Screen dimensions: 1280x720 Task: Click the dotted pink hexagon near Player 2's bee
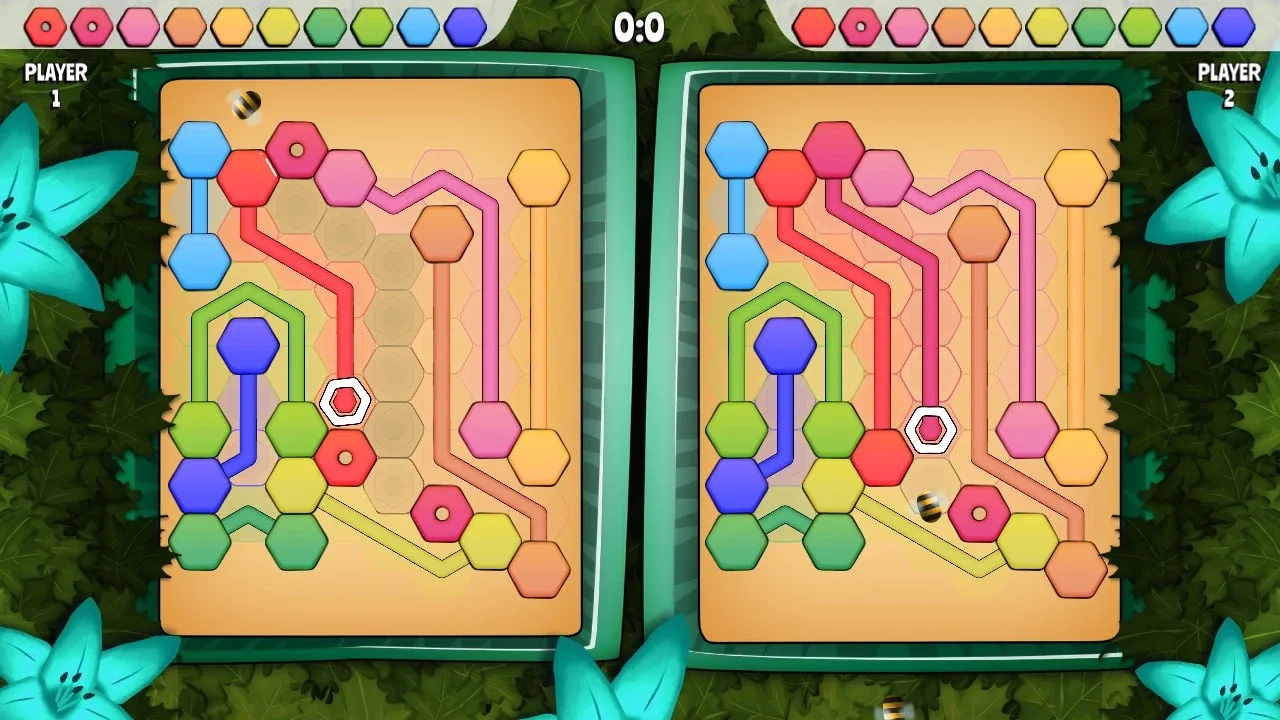pos(977,513)
